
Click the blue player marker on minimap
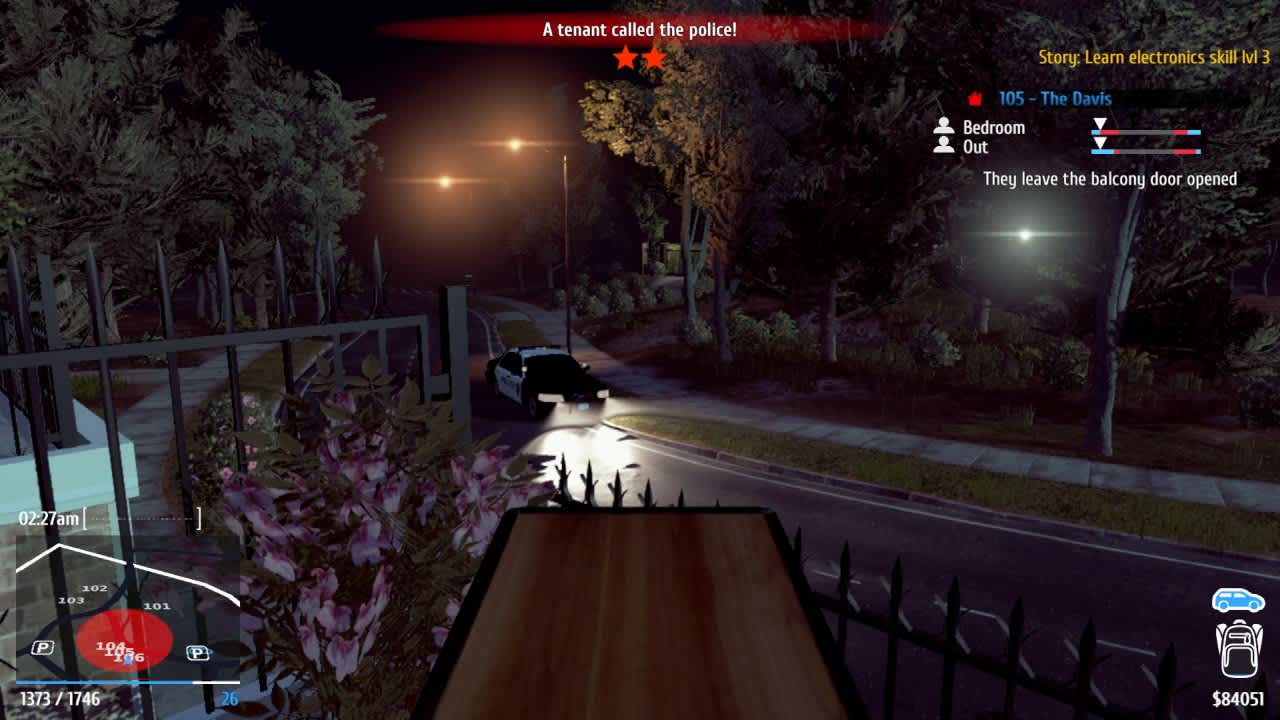[128, 660]
